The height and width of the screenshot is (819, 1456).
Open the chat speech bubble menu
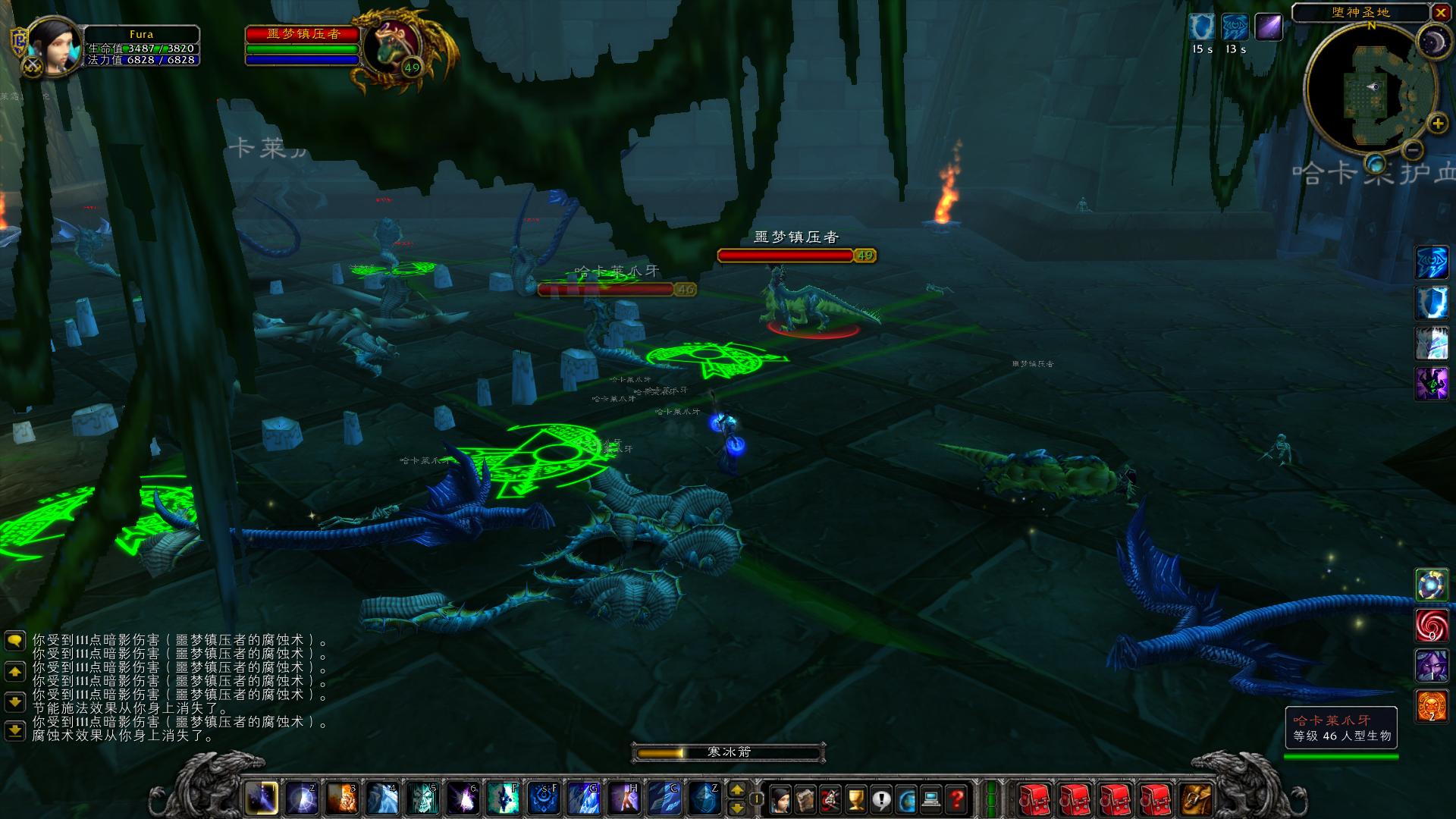tap(14, 642)
